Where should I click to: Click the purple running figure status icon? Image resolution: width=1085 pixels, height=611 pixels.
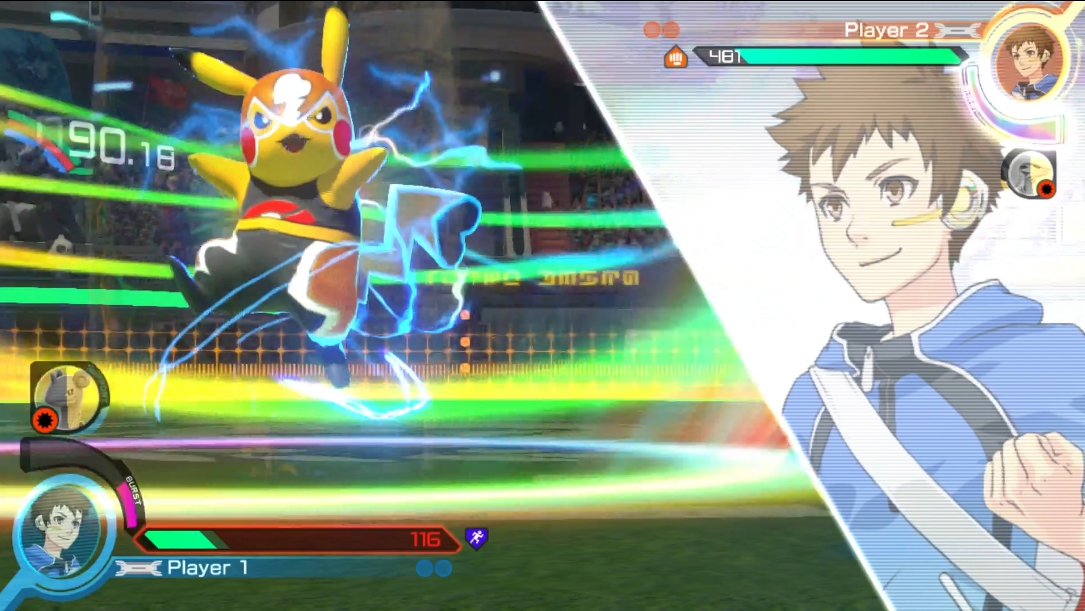(x=476, y=539)
